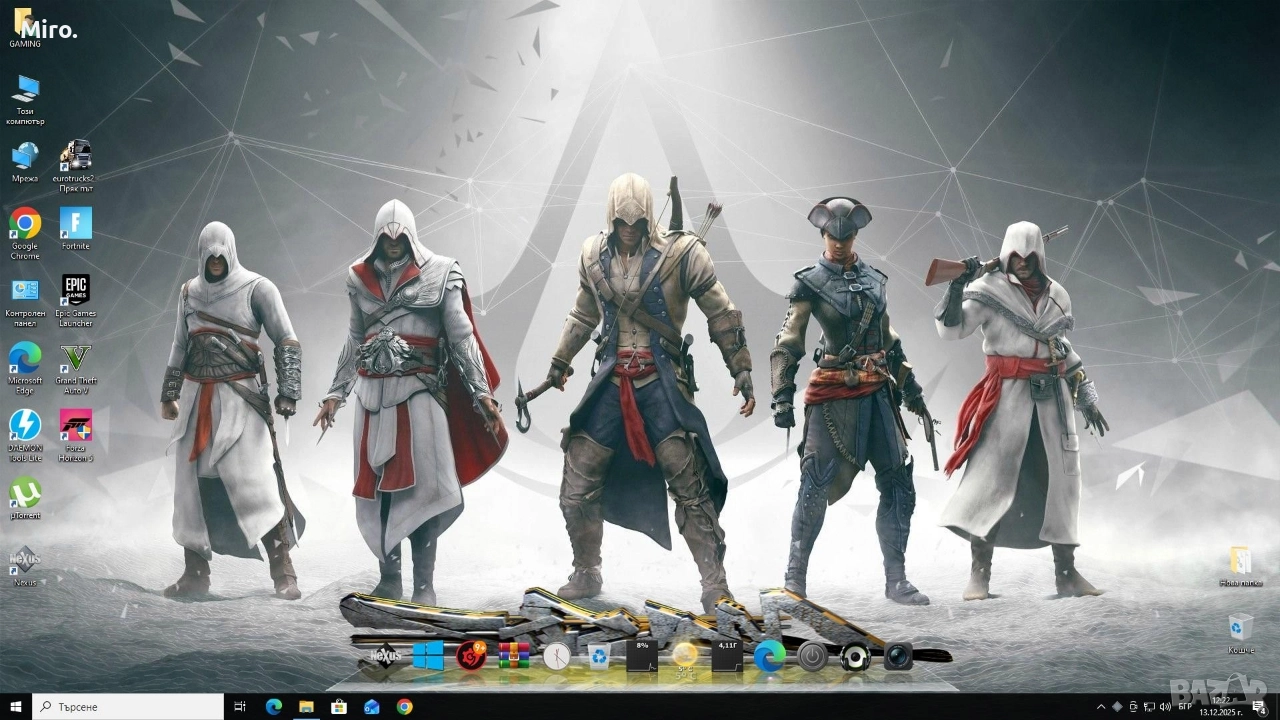The height and width of the screenshot is (720, 1280).
Task: Open the Grand Theft Auto V shortcut
Action: point(75,358)
